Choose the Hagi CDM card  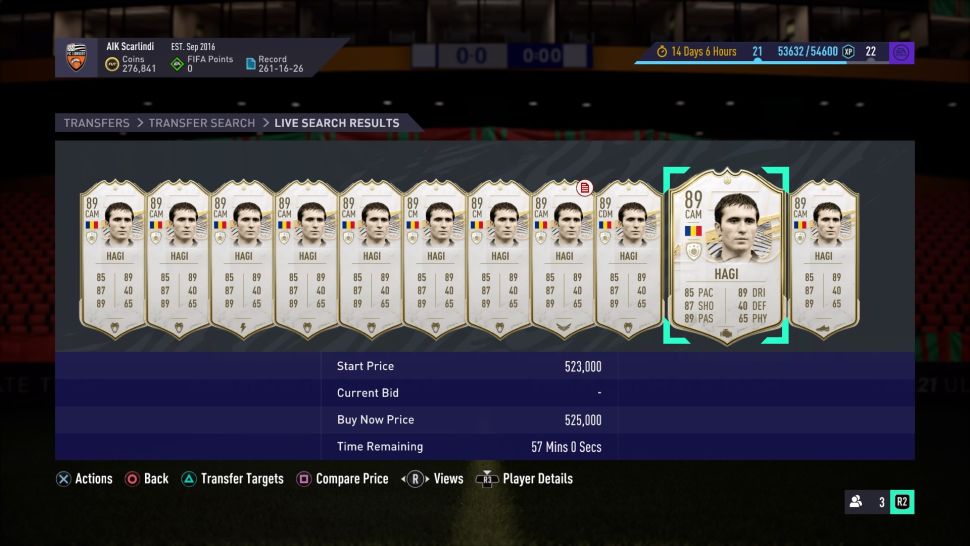[628, 256]
